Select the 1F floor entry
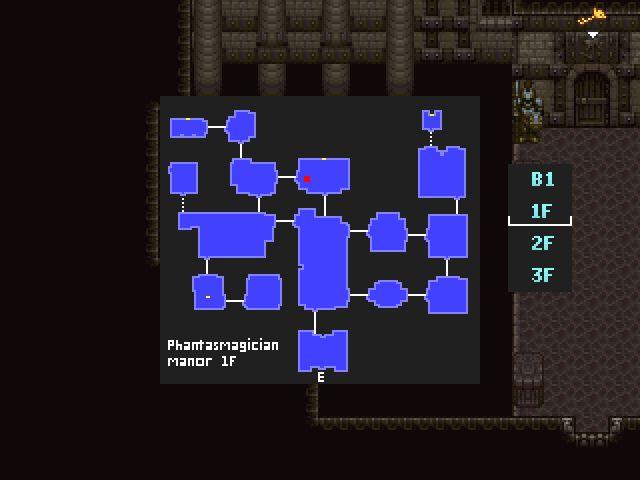 point(542,211)
